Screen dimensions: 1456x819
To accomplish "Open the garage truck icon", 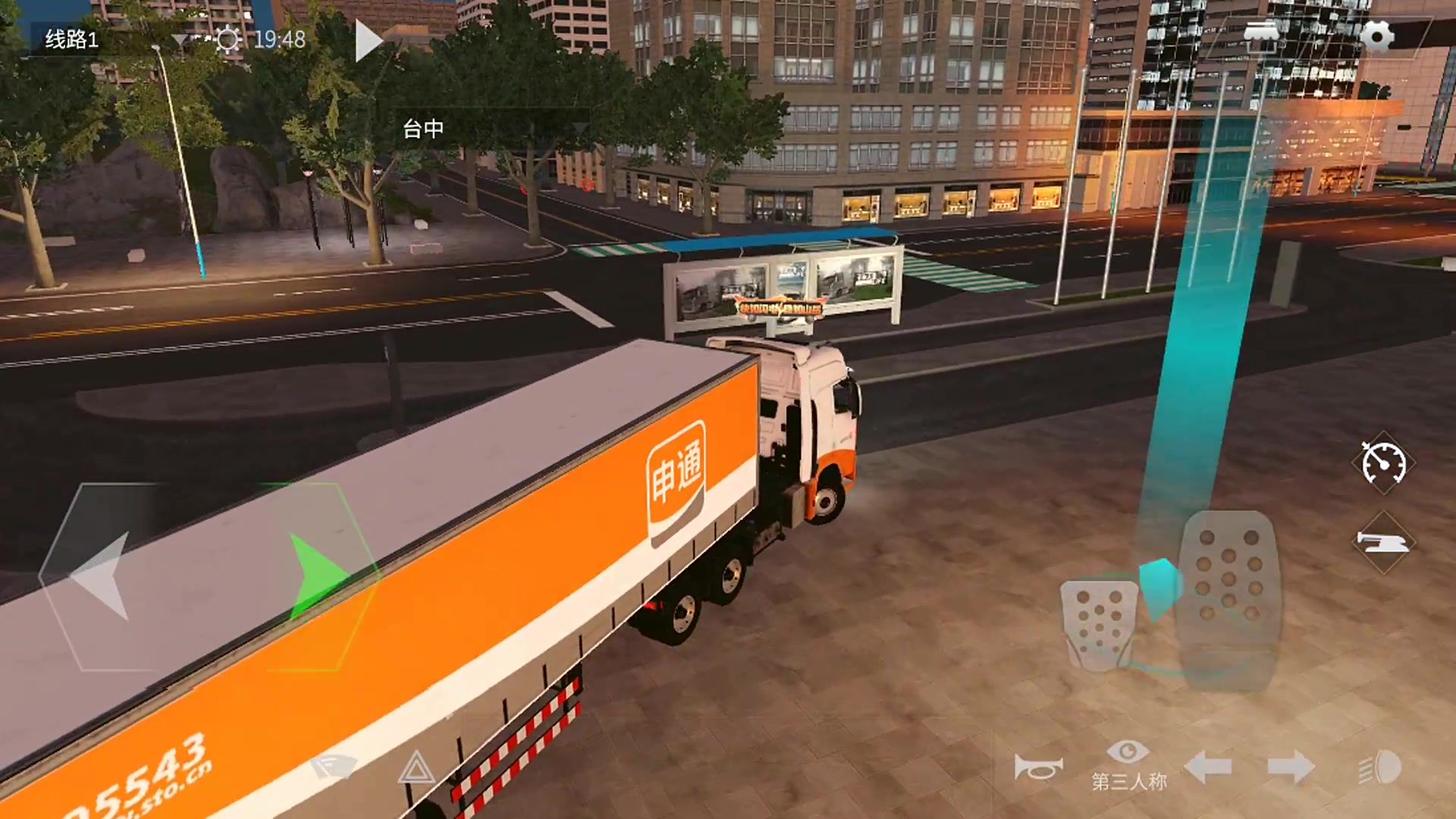I will point(1261,35).
